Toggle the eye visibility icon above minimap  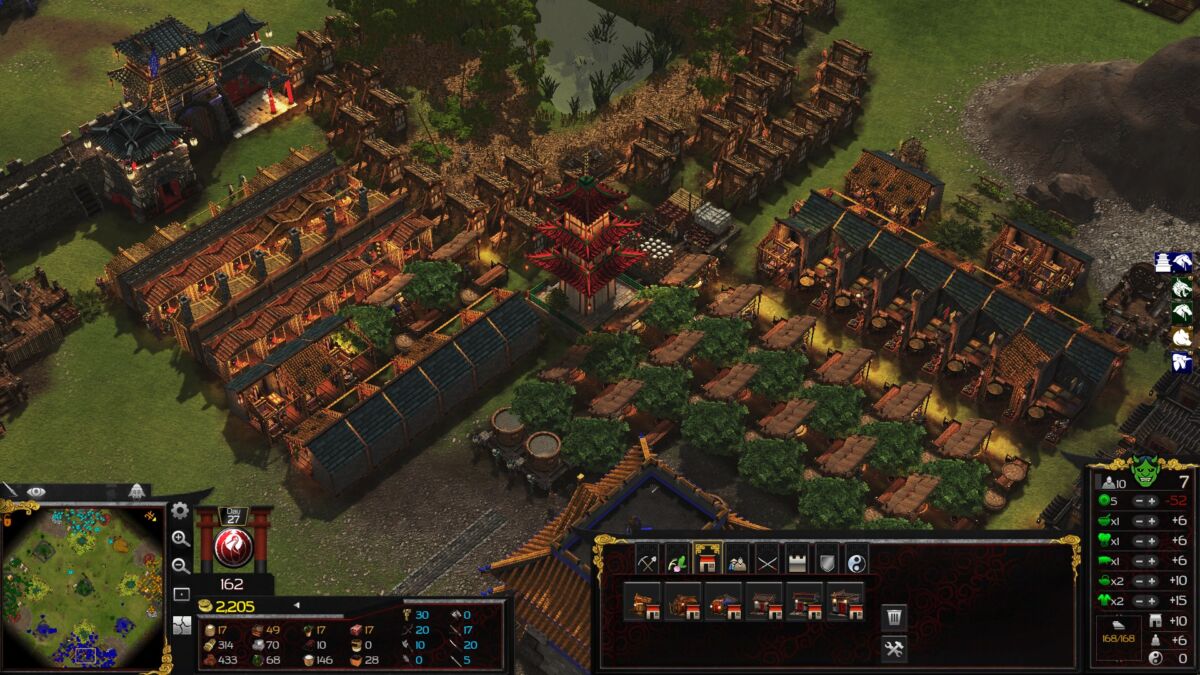click(x=36, y=491)
